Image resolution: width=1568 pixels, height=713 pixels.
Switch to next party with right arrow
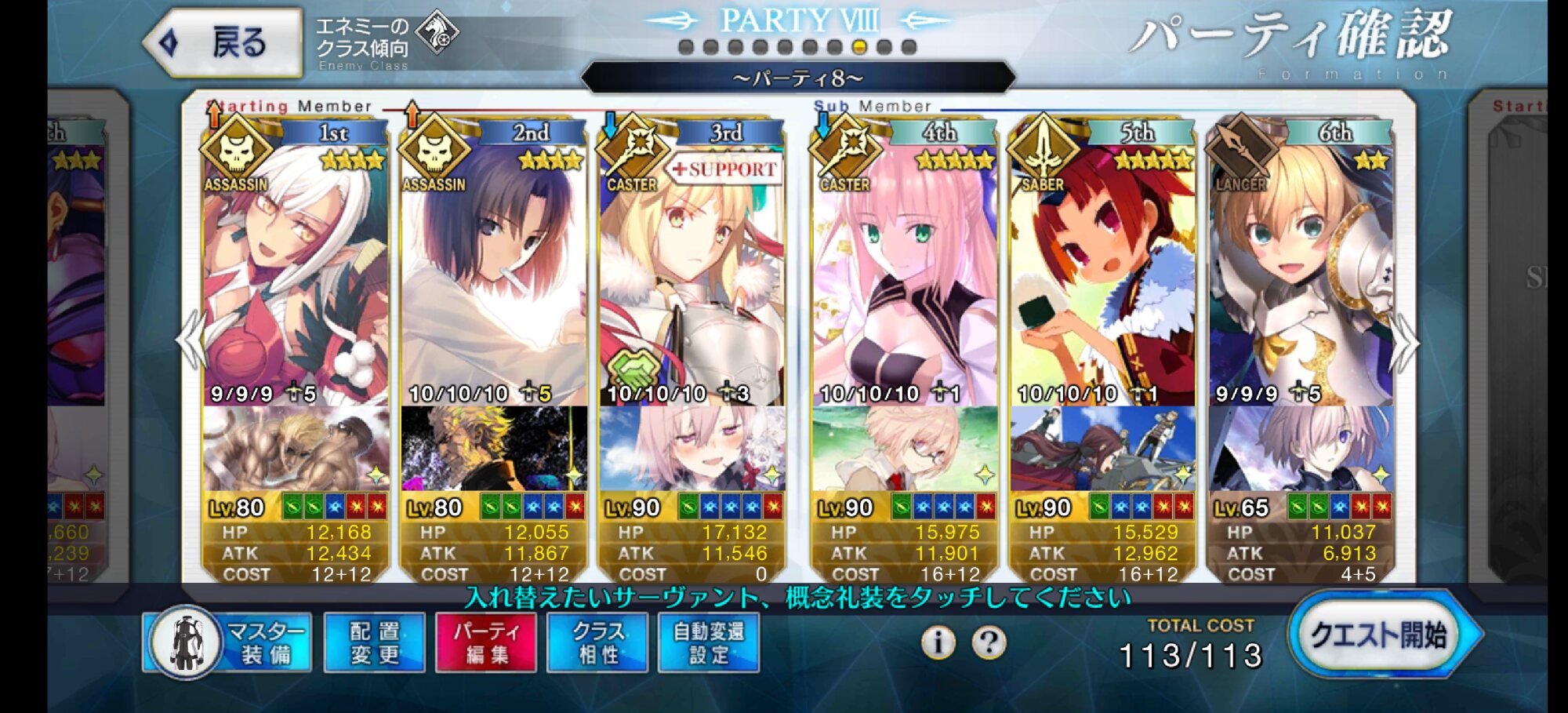tap(1403, 343)
